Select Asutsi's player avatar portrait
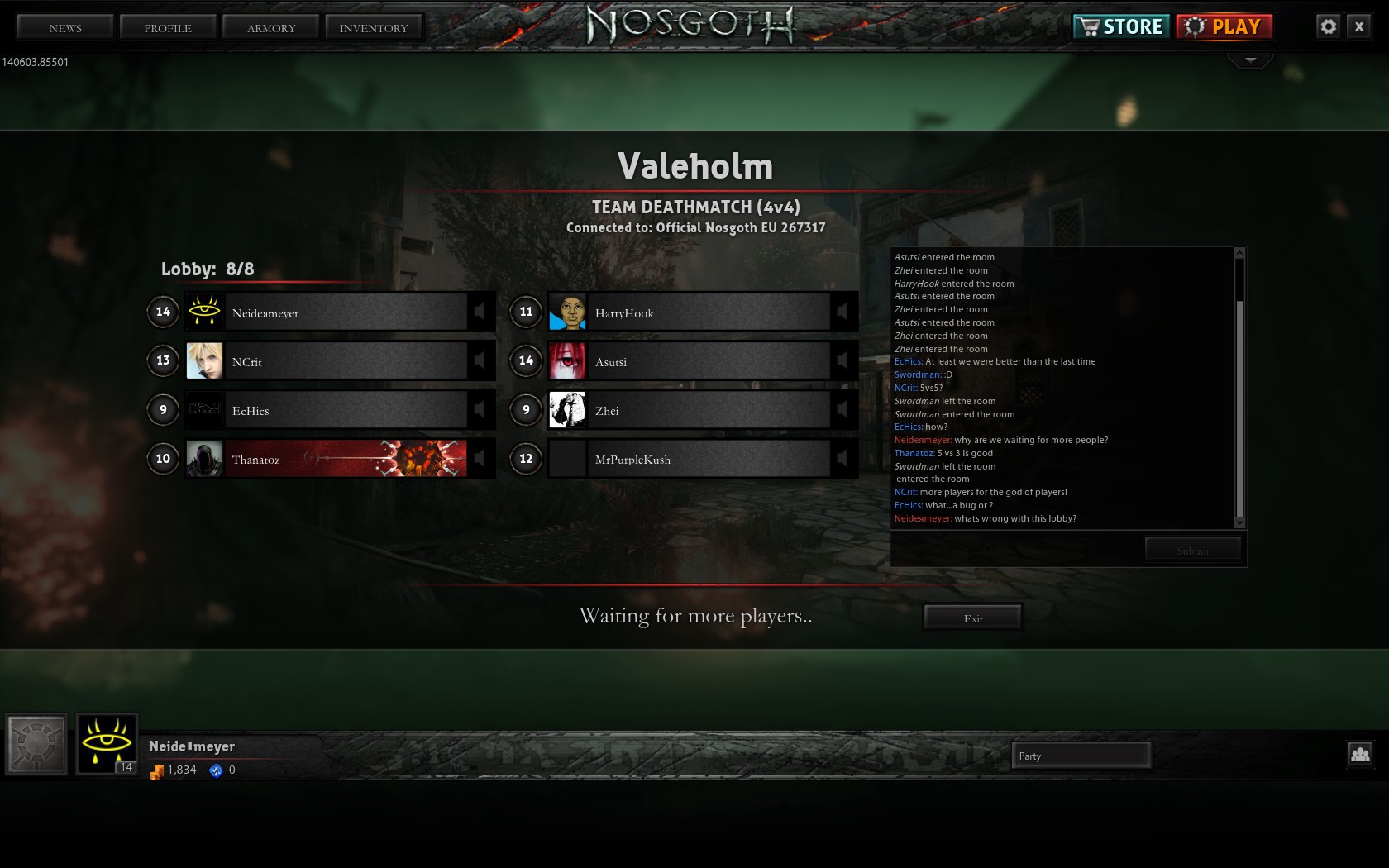This screenshot has width=1389, height=868. pos(568,360)
